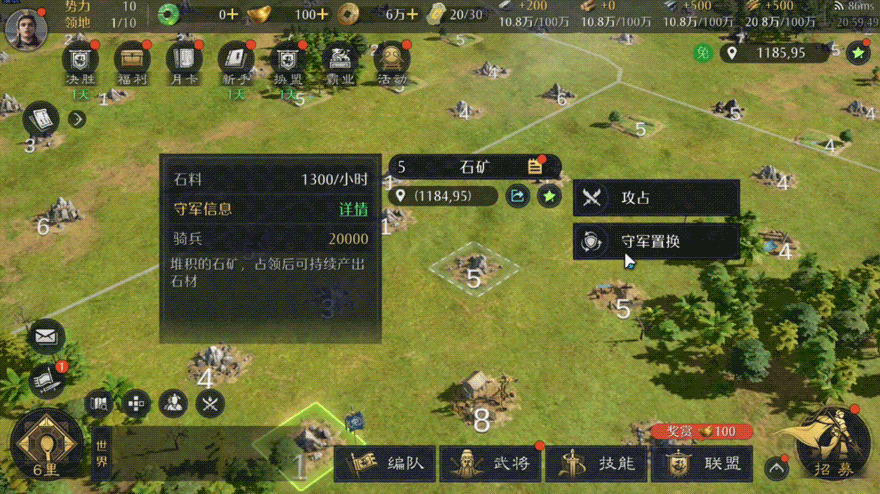Screen dimensions: 880x494
Task: Open the 月卡 monthly card icon
Action: click(184, 62)
